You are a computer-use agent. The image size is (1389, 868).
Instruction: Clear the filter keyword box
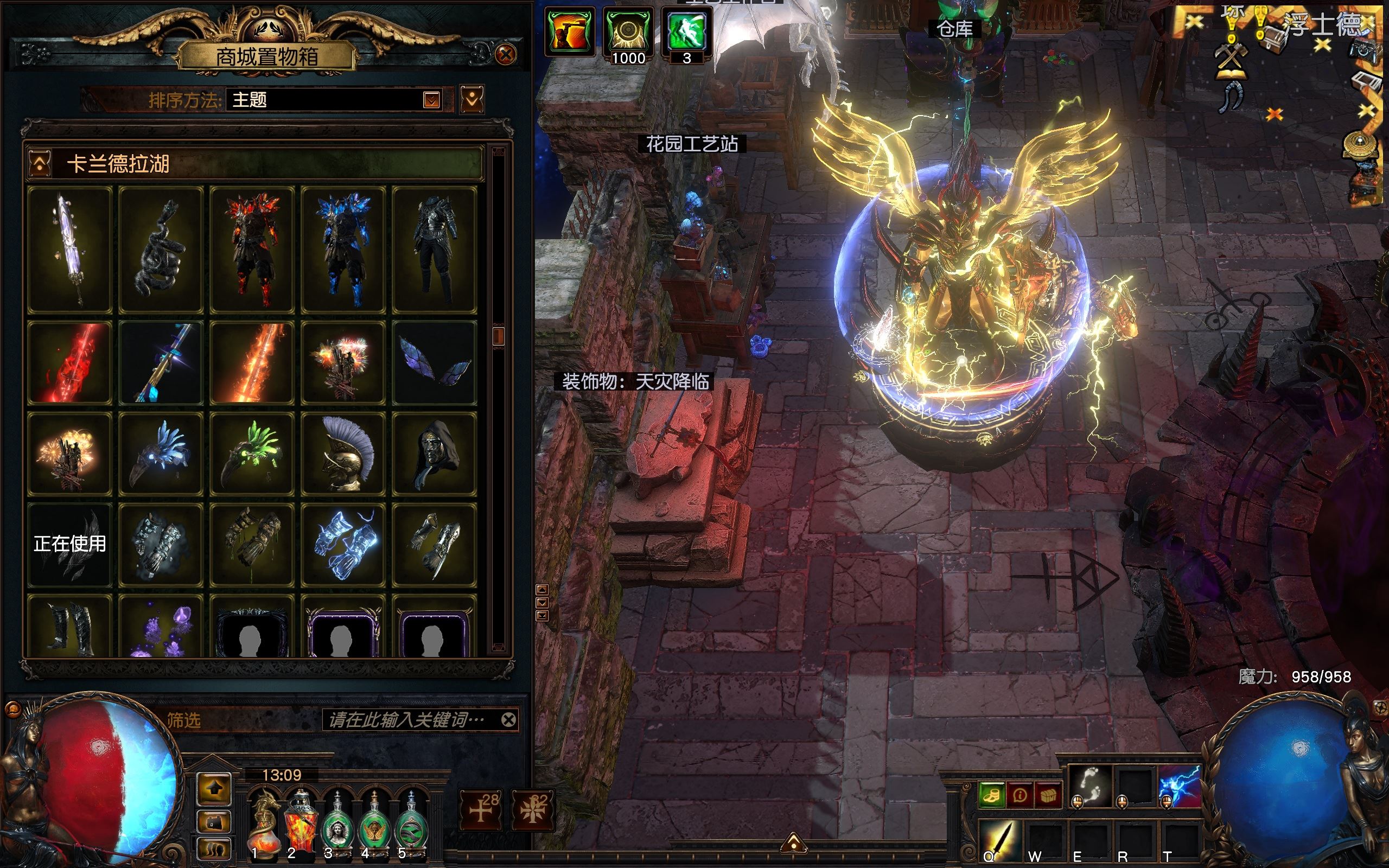pyautogui.click(x=508, y=720)
